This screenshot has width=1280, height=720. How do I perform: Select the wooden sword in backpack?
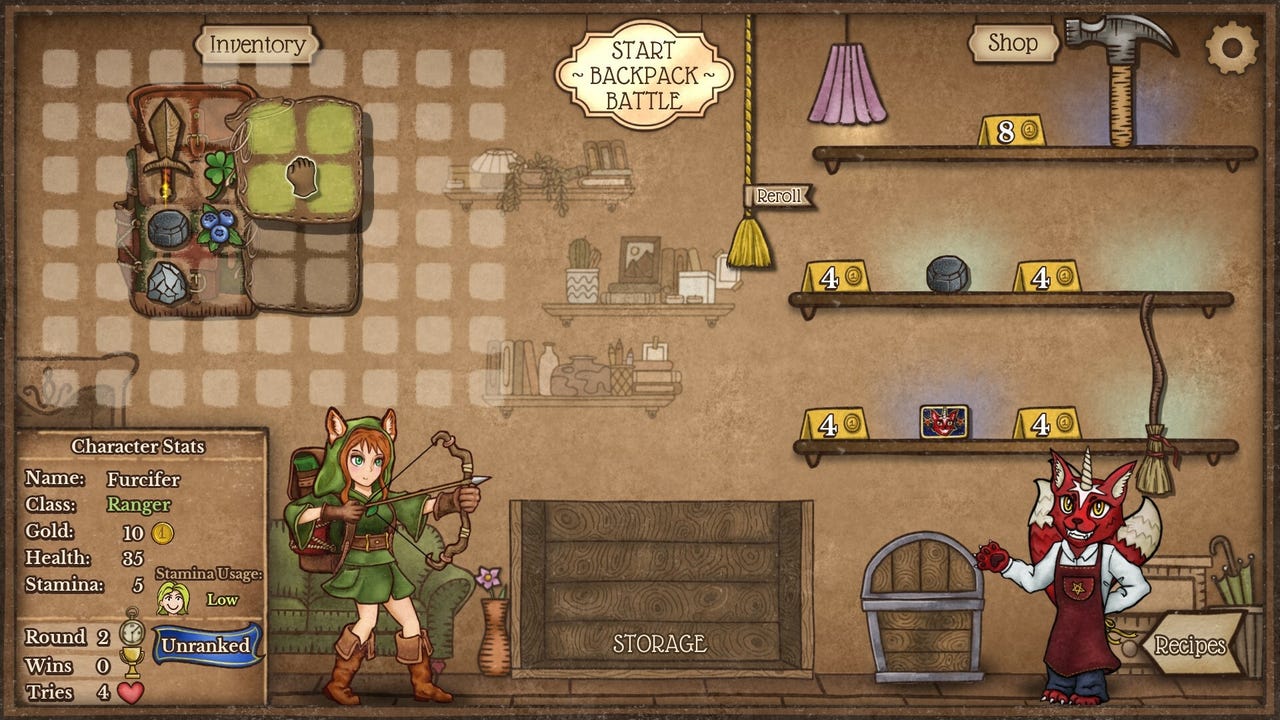[164, 143]
